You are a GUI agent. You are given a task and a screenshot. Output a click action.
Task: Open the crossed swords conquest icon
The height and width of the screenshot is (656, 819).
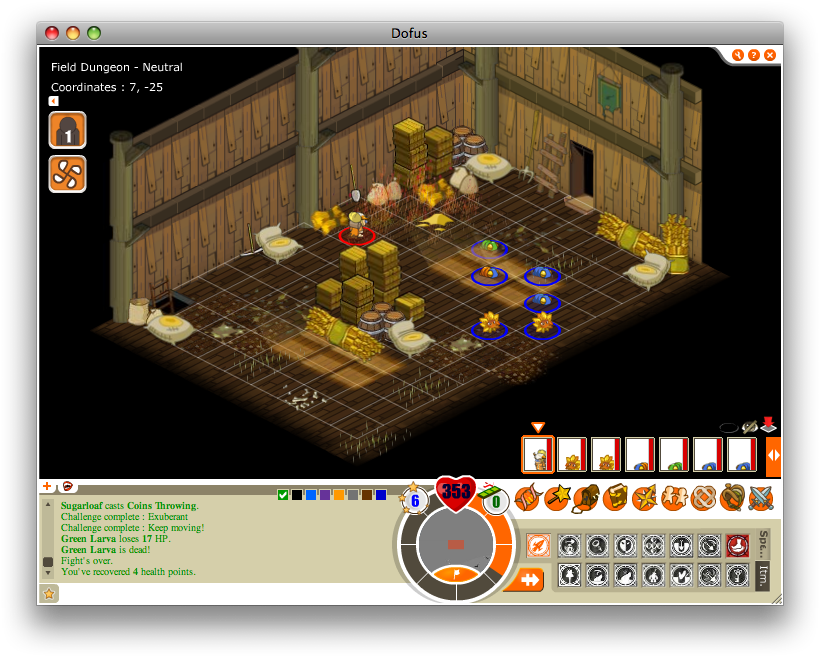click(762, 496)
